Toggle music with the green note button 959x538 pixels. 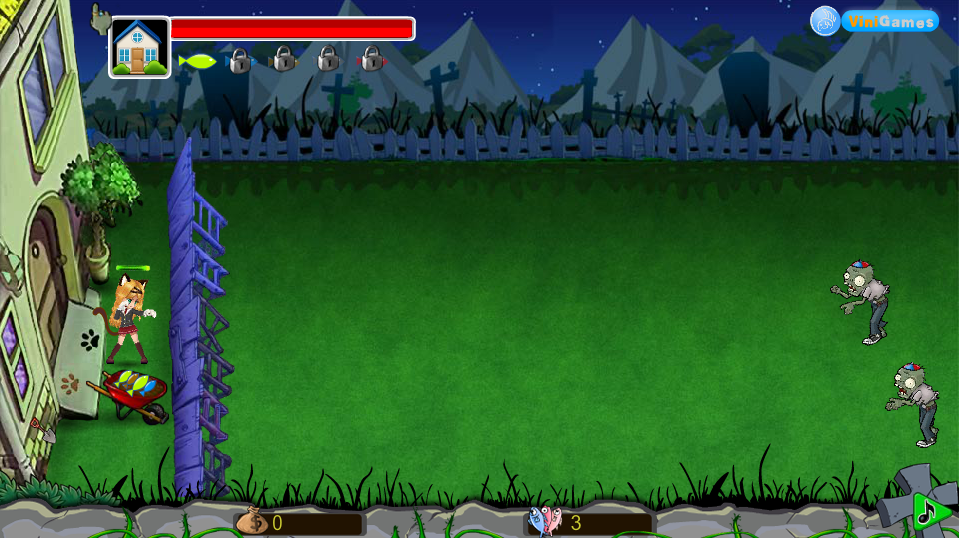click(x=929, y=512)
